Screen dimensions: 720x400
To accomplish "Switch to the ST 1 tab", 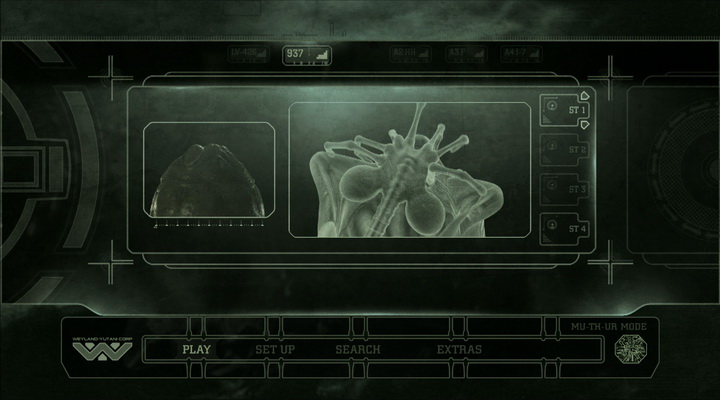I will click(565, 110).
